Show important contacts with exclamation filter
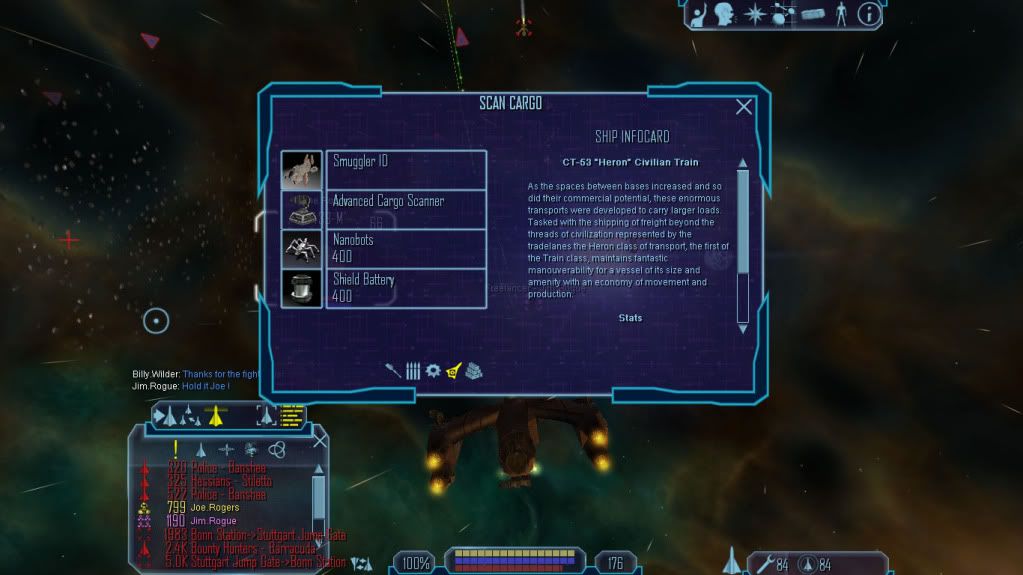Viewport: 1023px width, 575px height. point(176,449)
